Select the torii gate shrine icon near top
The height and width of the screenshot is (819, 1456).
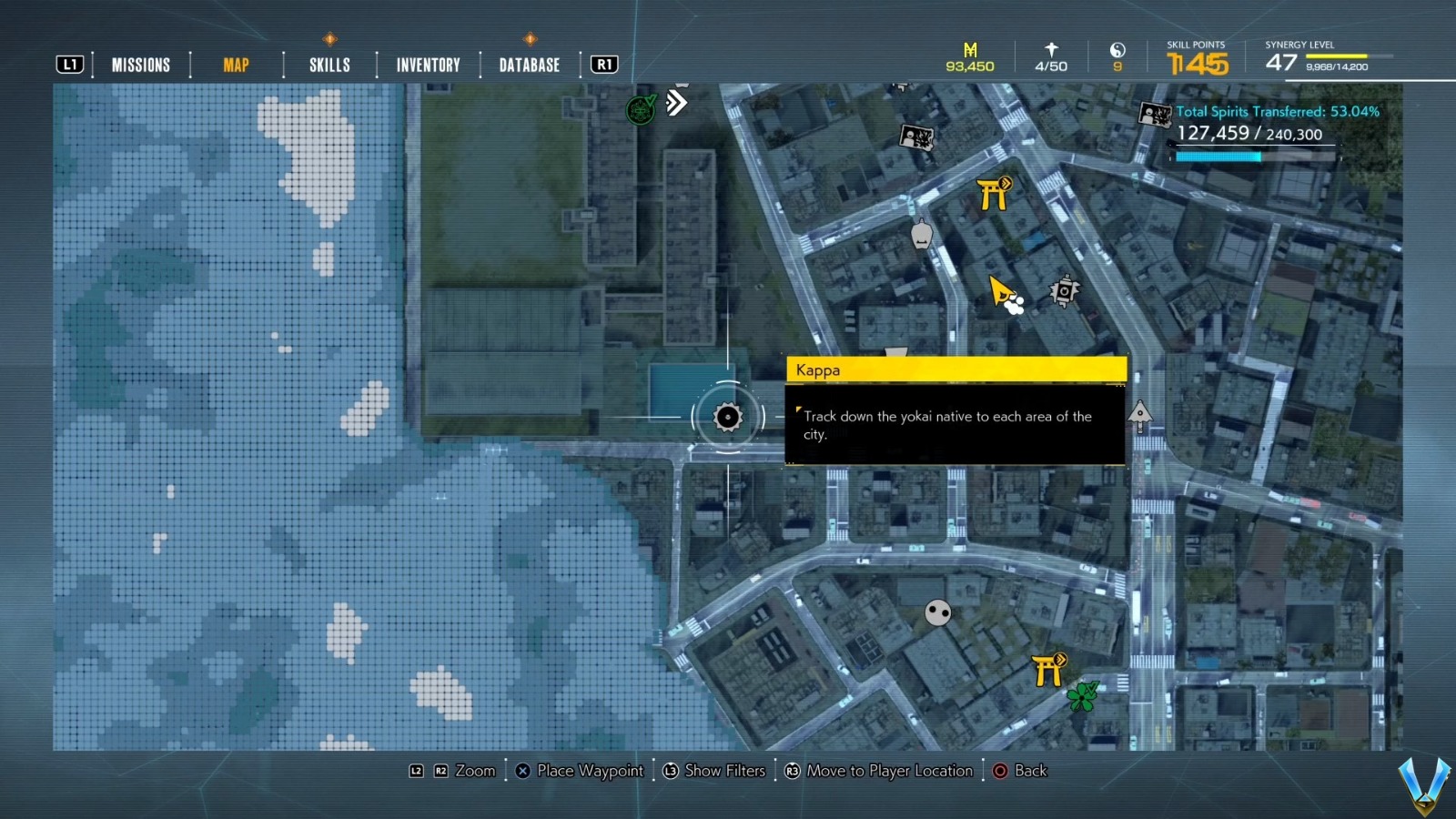(x=994, y=193)
